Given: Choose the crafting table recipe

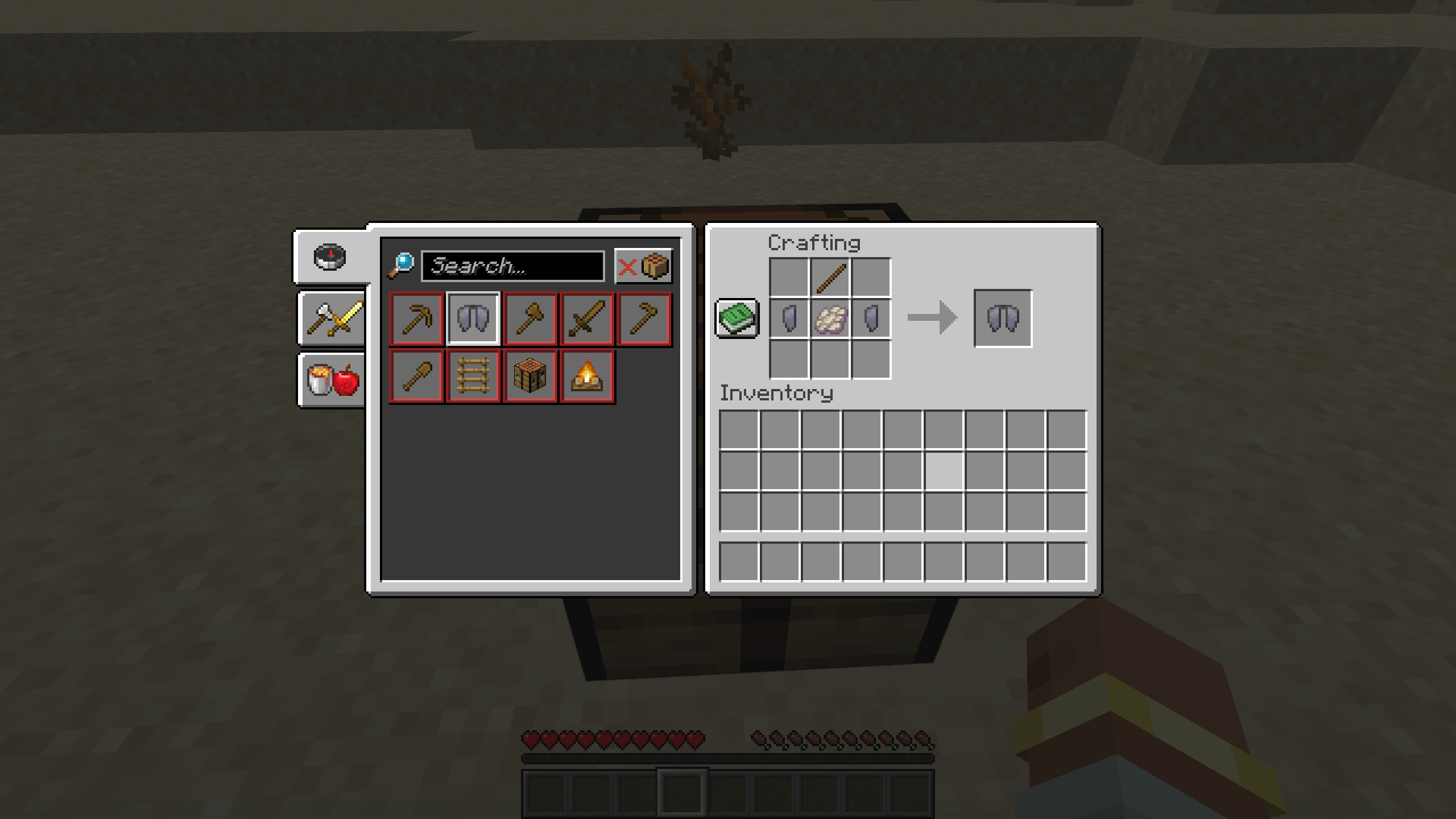Looking at the screenshot, I should (x=530, y=376).
